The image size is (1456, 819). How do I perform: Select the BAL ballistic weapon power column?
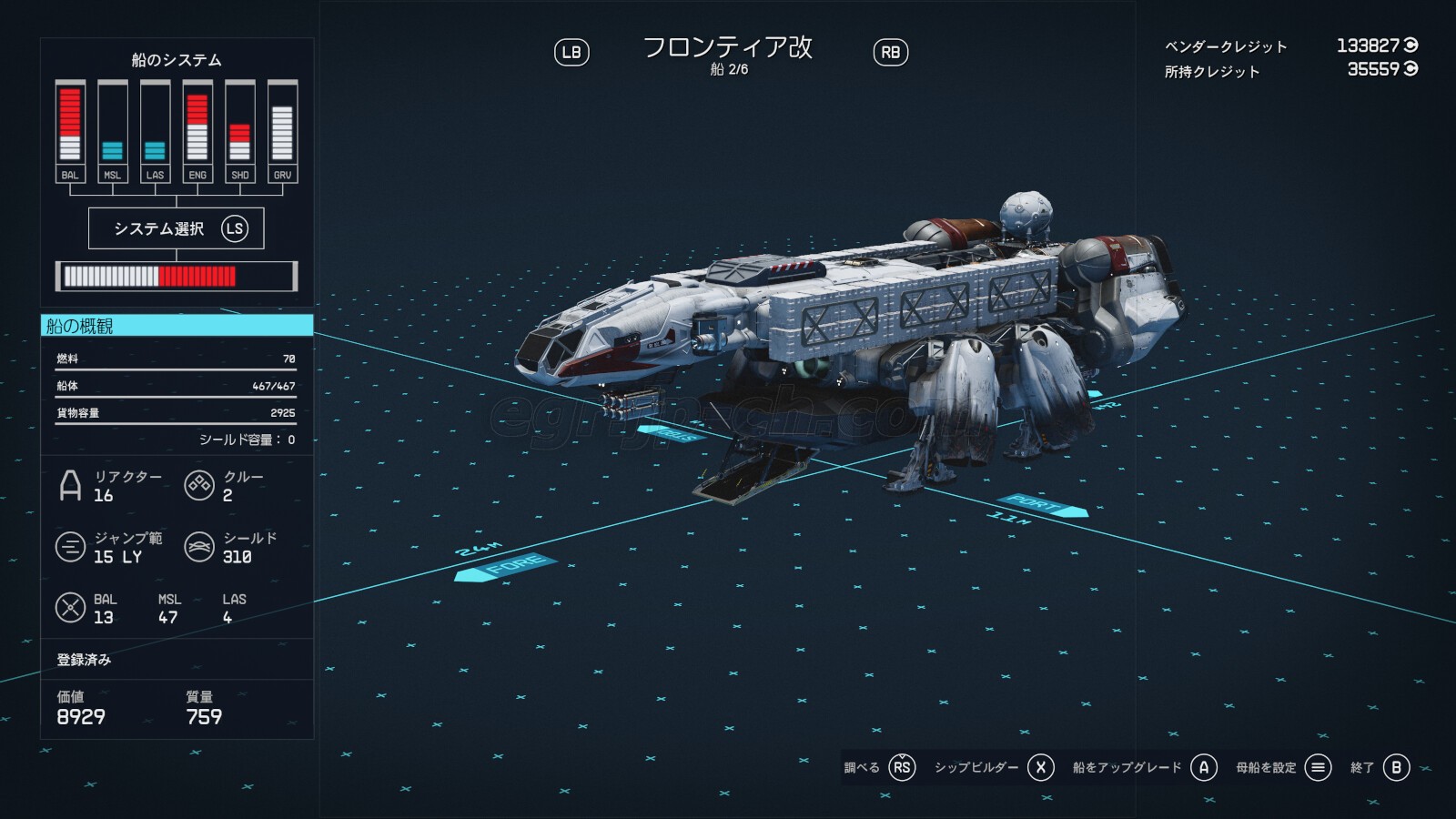coord(70,131)
